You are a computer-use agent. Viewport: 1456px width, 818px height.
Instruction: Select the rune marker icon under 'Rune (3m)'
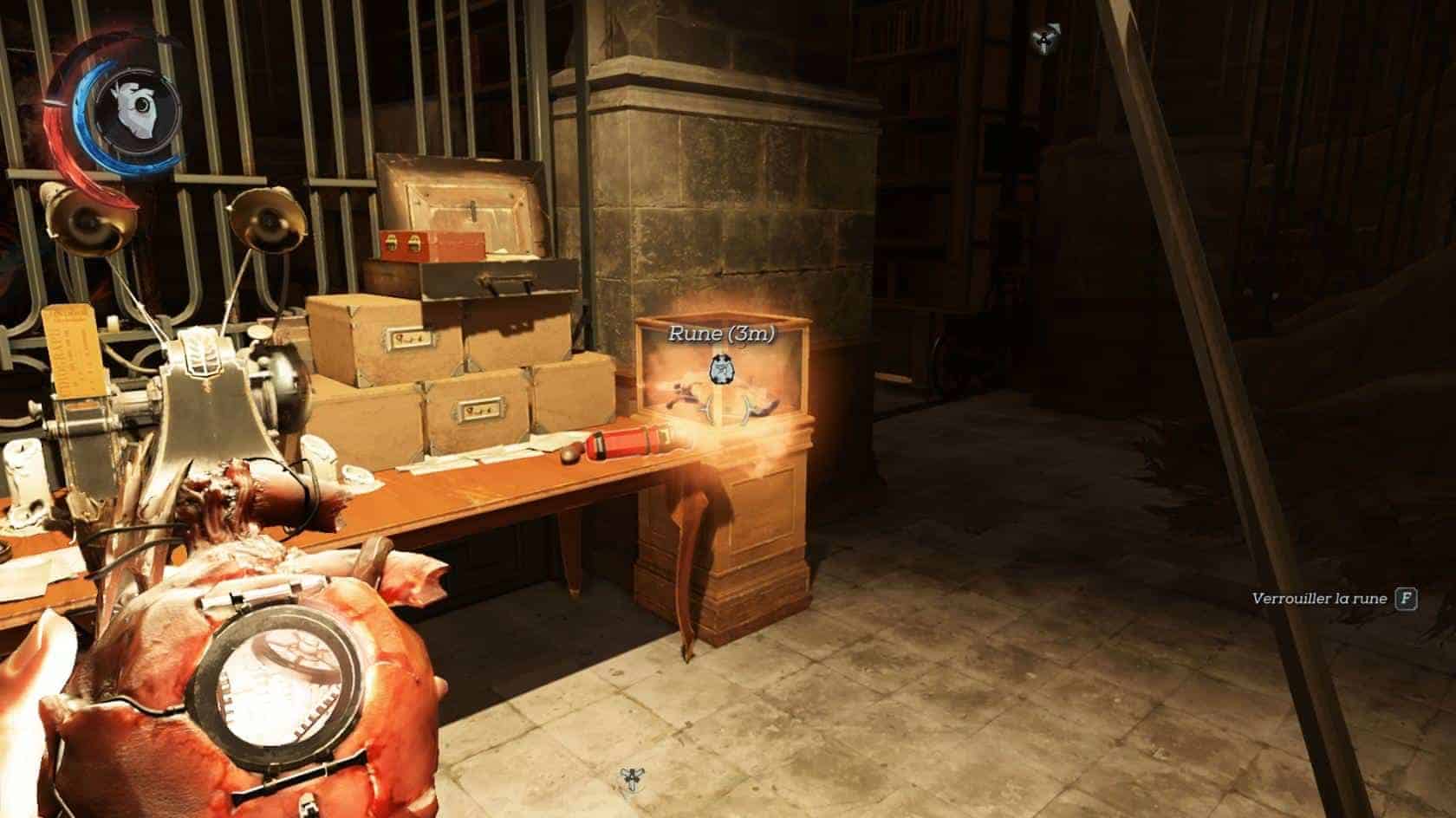pyautogui.click(x=721, y=370)
